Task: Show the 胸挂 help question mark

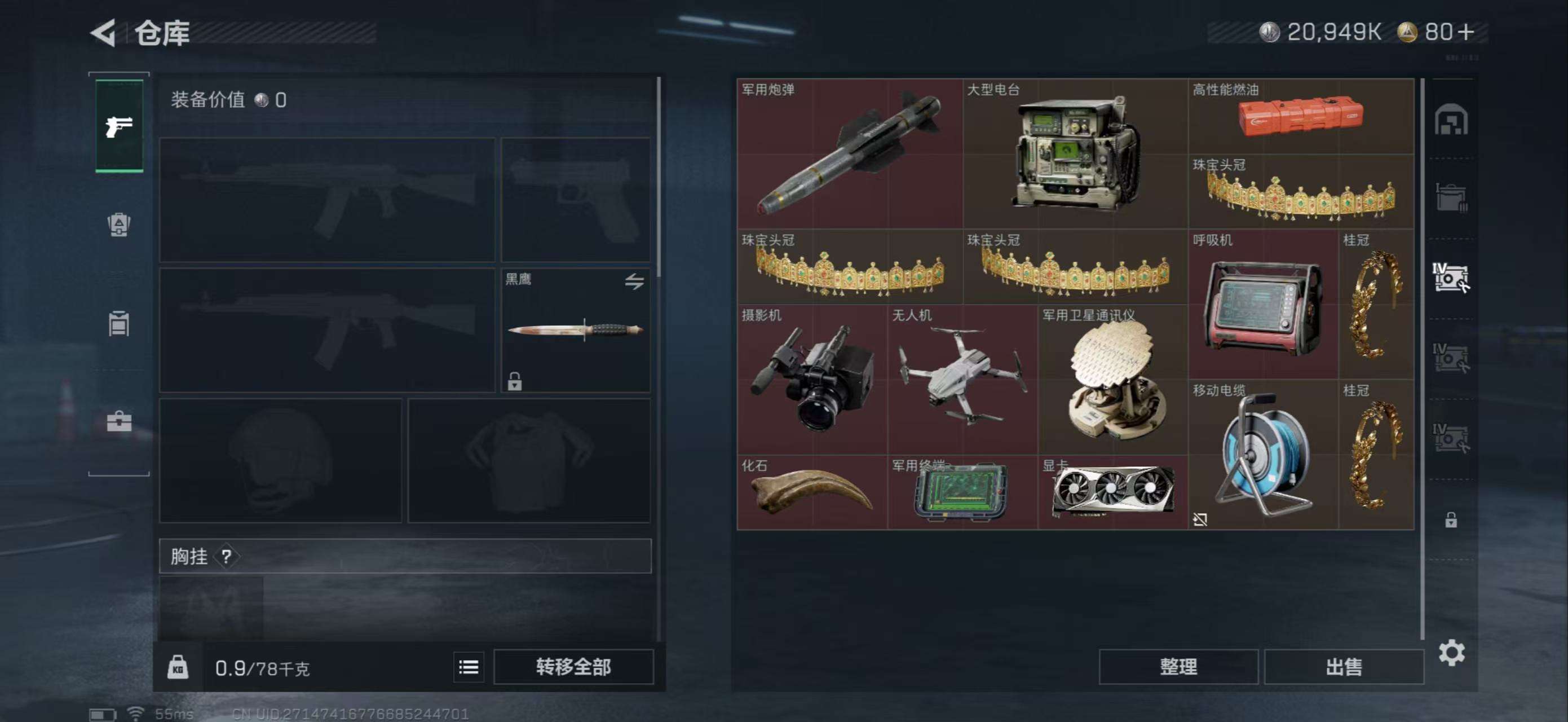Action: (x=227, y=556)
